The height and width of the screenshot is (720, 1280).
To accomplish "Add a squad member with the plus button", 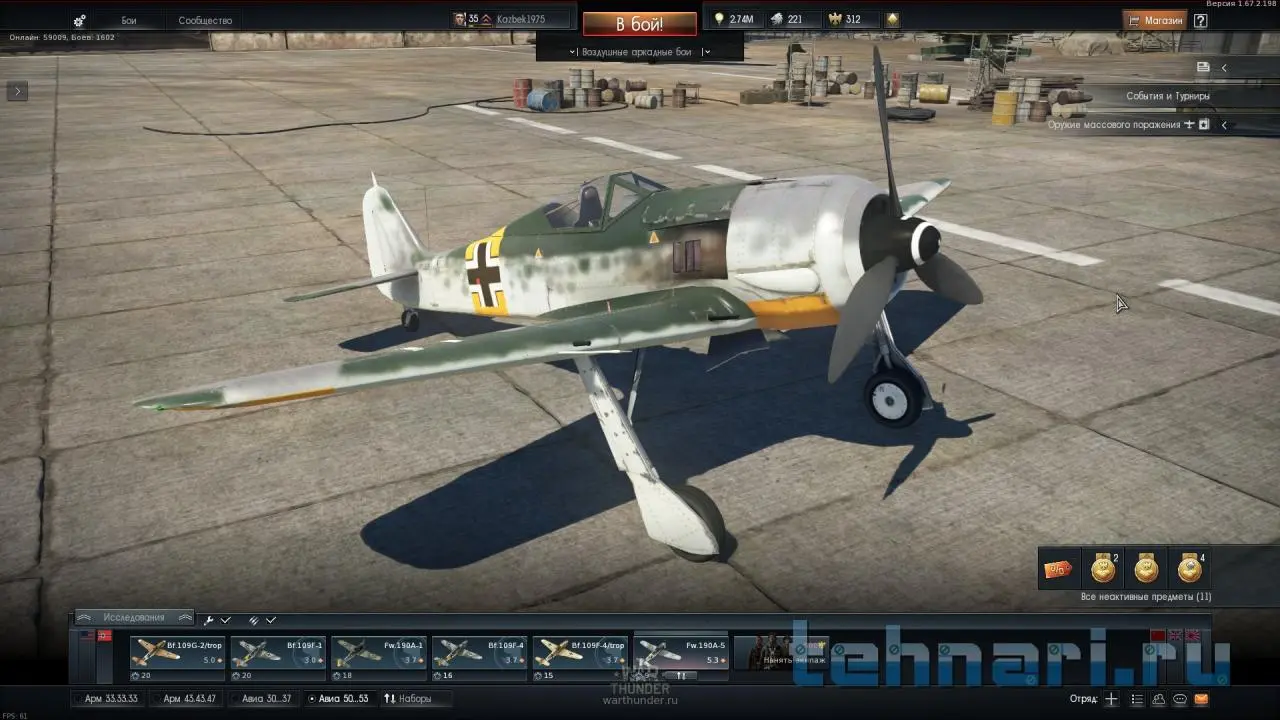I will 1111,699.
